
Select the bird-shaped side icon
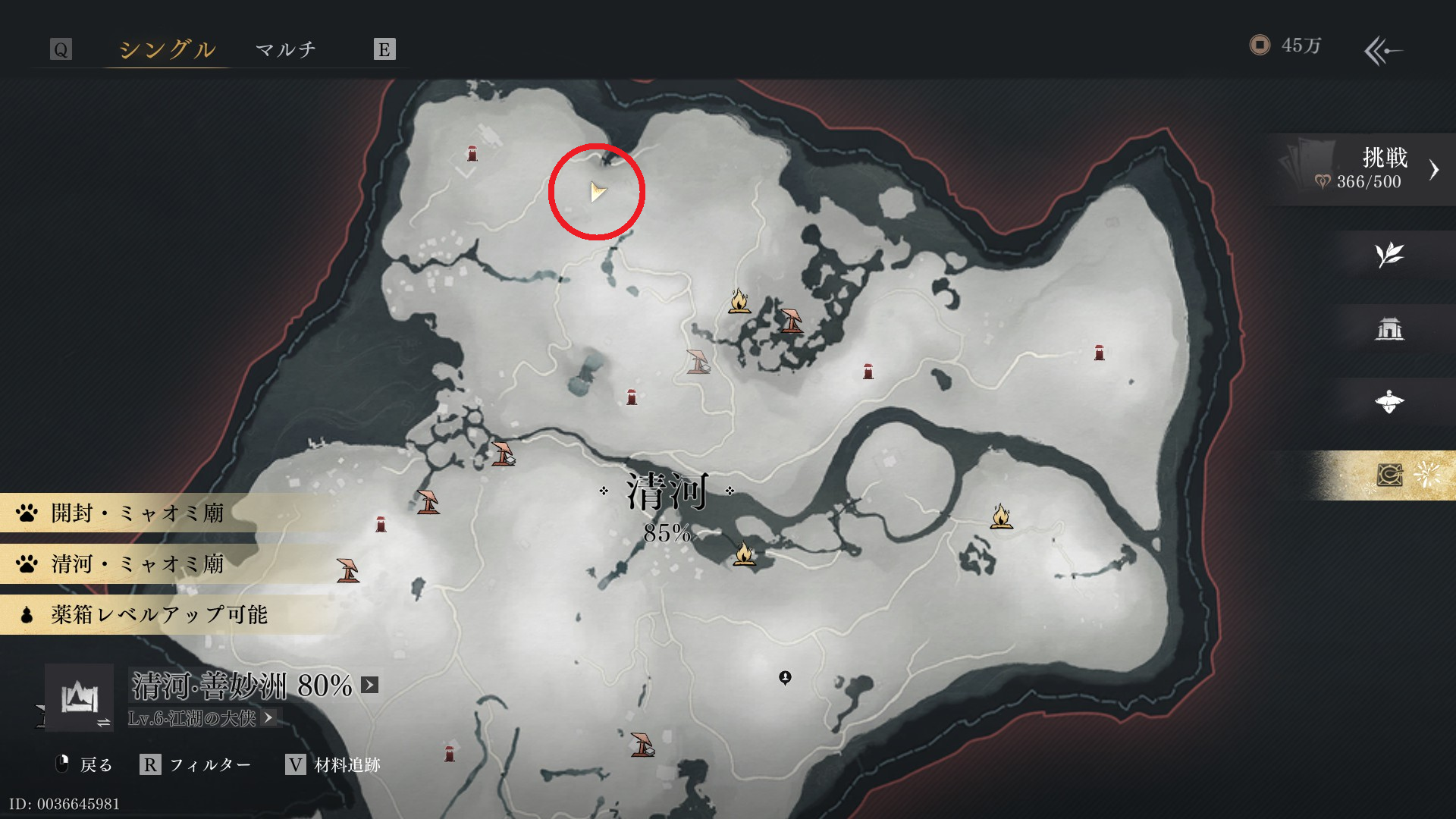pos(1389,402)
